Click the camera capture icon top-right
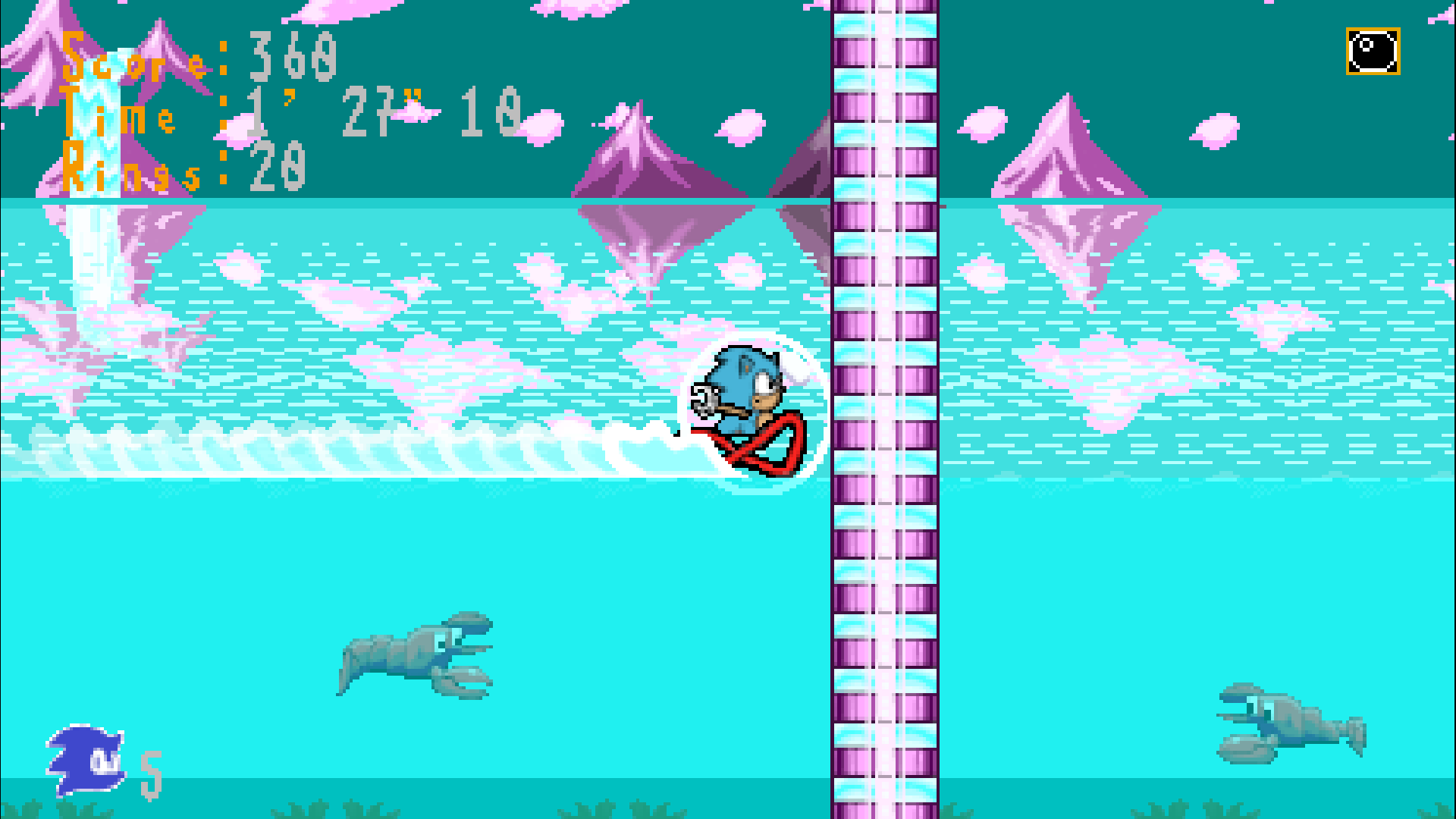The height and width of the screenshot is (819, 1456). point(1372,52)
